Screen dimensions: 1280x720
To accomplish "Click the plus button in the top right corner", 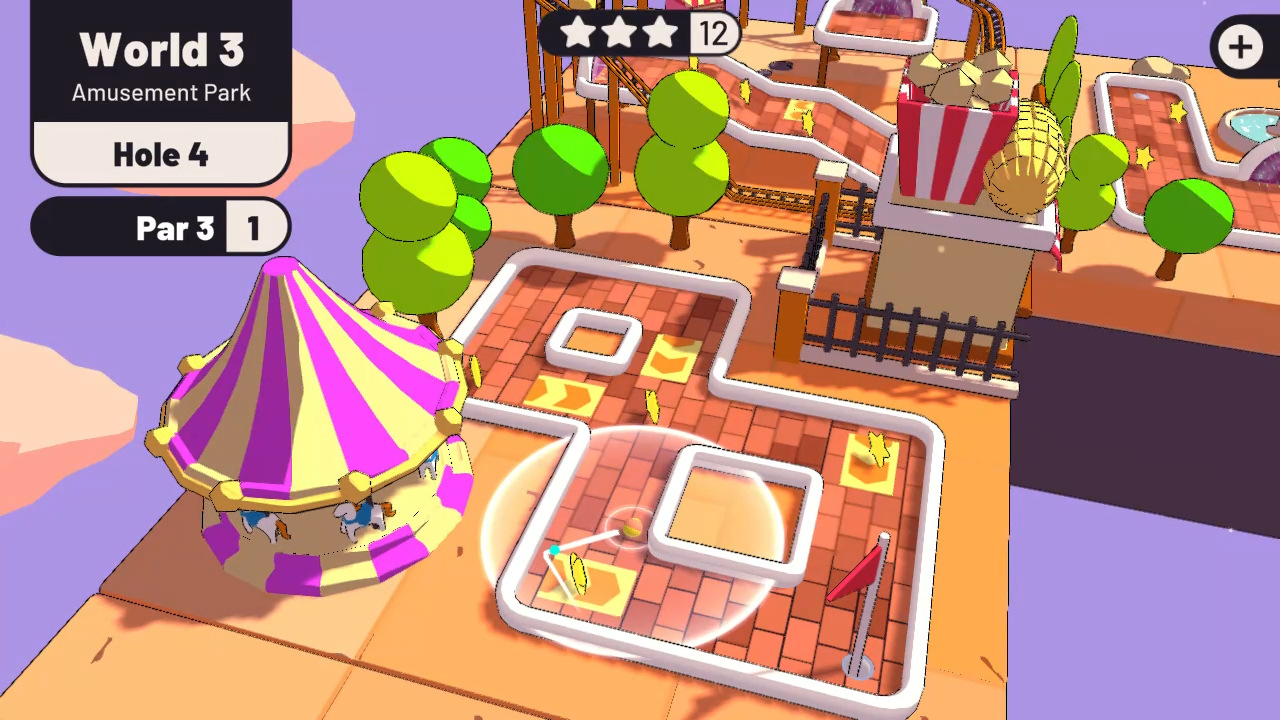I will coord(1240,47).
